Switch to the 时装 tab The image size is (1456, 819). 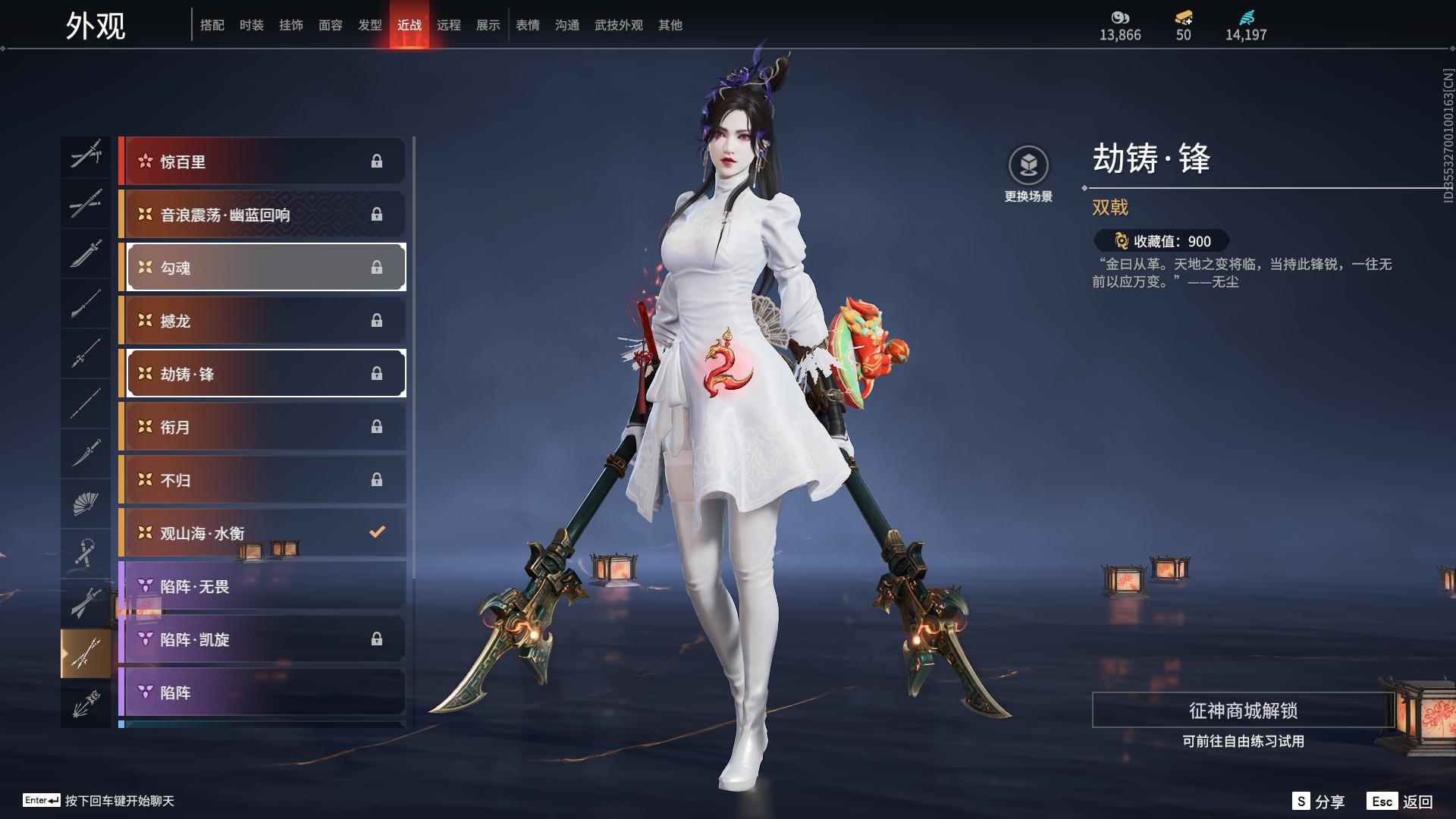tap(253, 24)
